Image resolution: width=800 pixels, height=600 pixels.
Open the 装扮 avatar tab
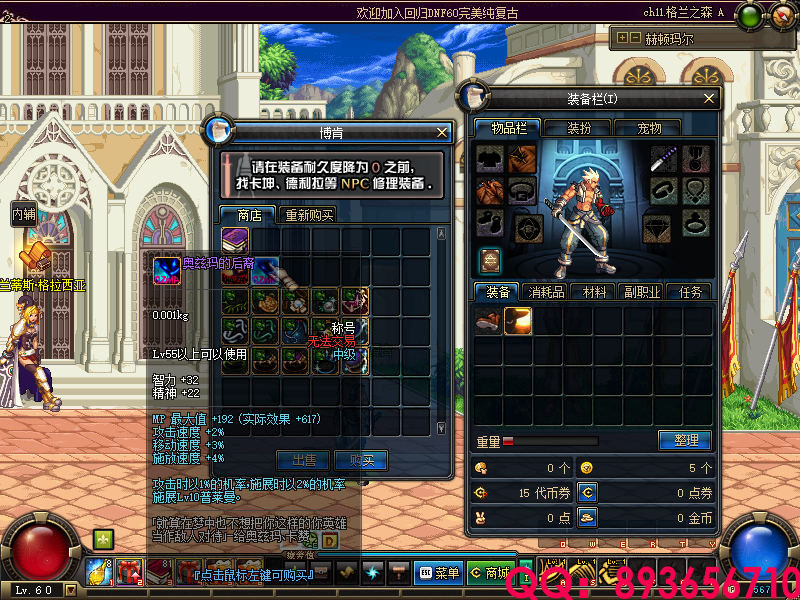tap(579, 128)
